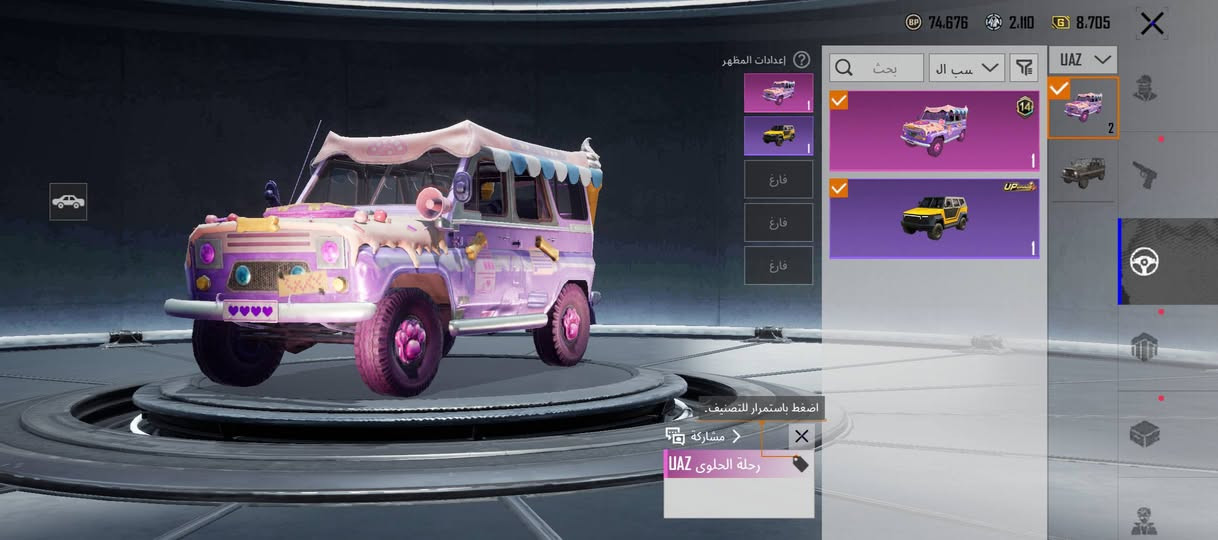Select the yellow UAZ appearance preset slot
Screen dimensions: 1218x540
point(778,136)
